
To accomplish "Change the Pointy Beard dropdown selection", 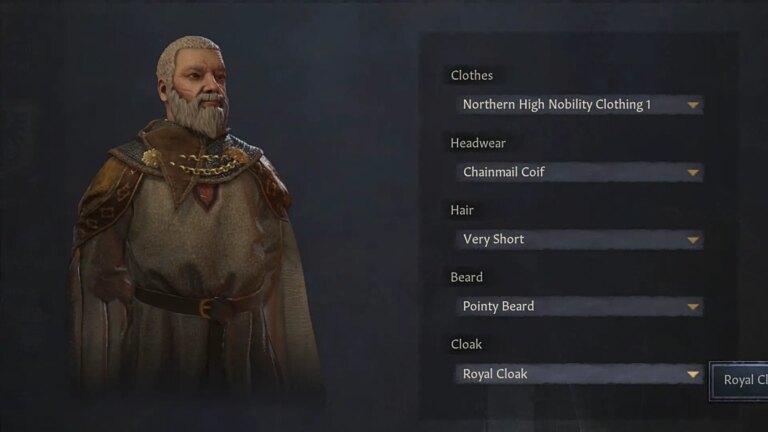I will (578, 306).
